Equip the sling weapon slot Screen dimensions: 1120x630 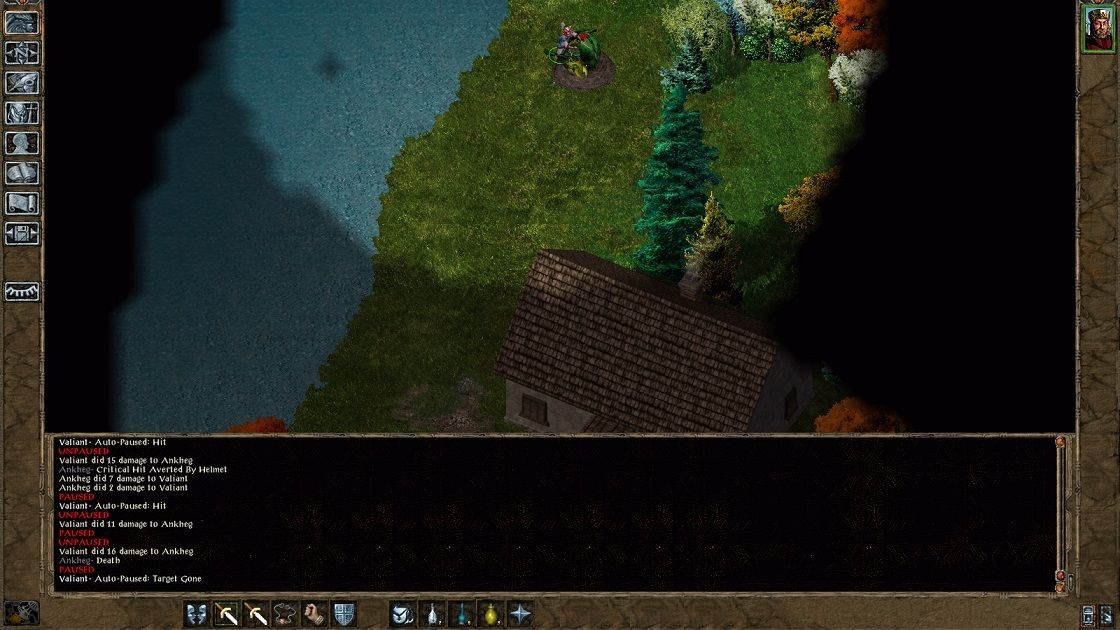[x=286, y=613]
